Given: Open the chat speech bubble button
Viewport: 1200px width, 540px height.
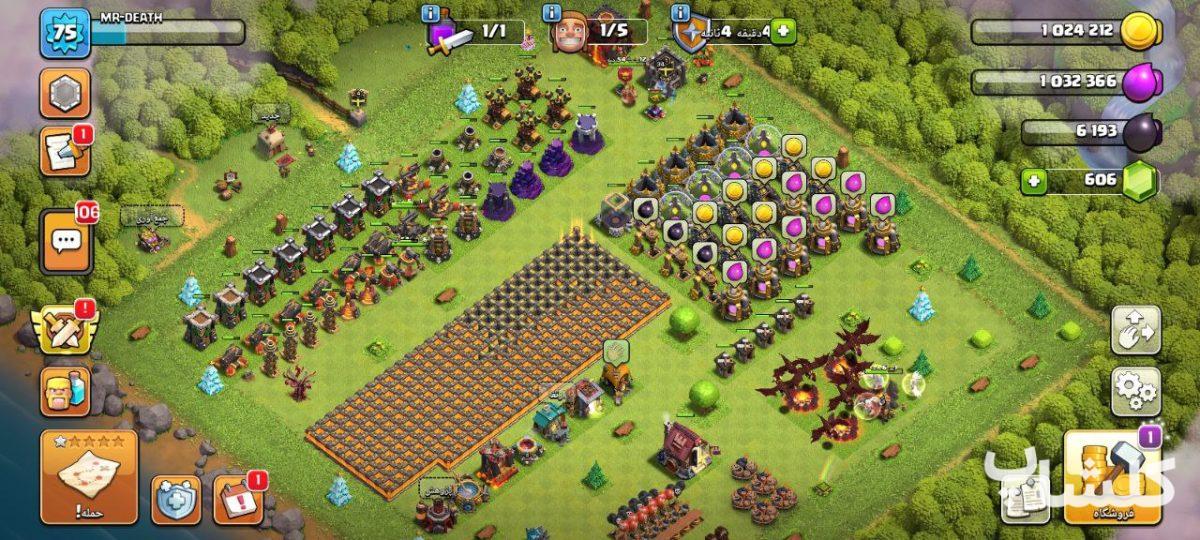Looking at the screenshot, I should tap(66, 241).
